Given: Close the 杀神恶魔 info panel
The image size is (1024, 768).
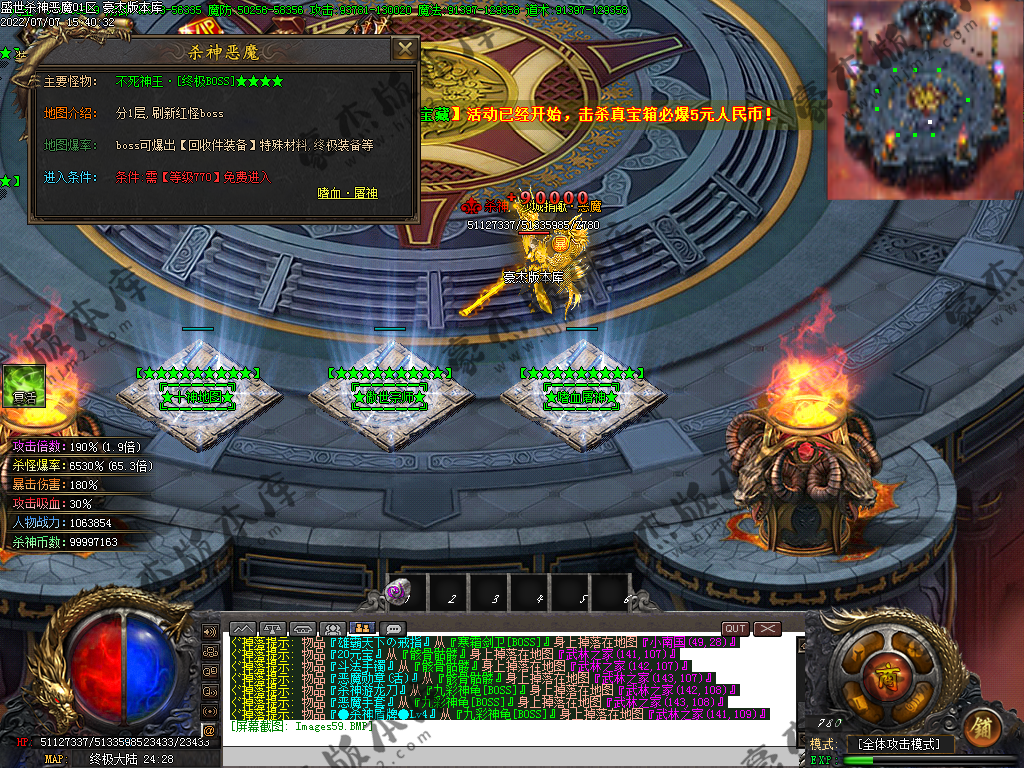Looking at the screenshot, I should [404, 49].
